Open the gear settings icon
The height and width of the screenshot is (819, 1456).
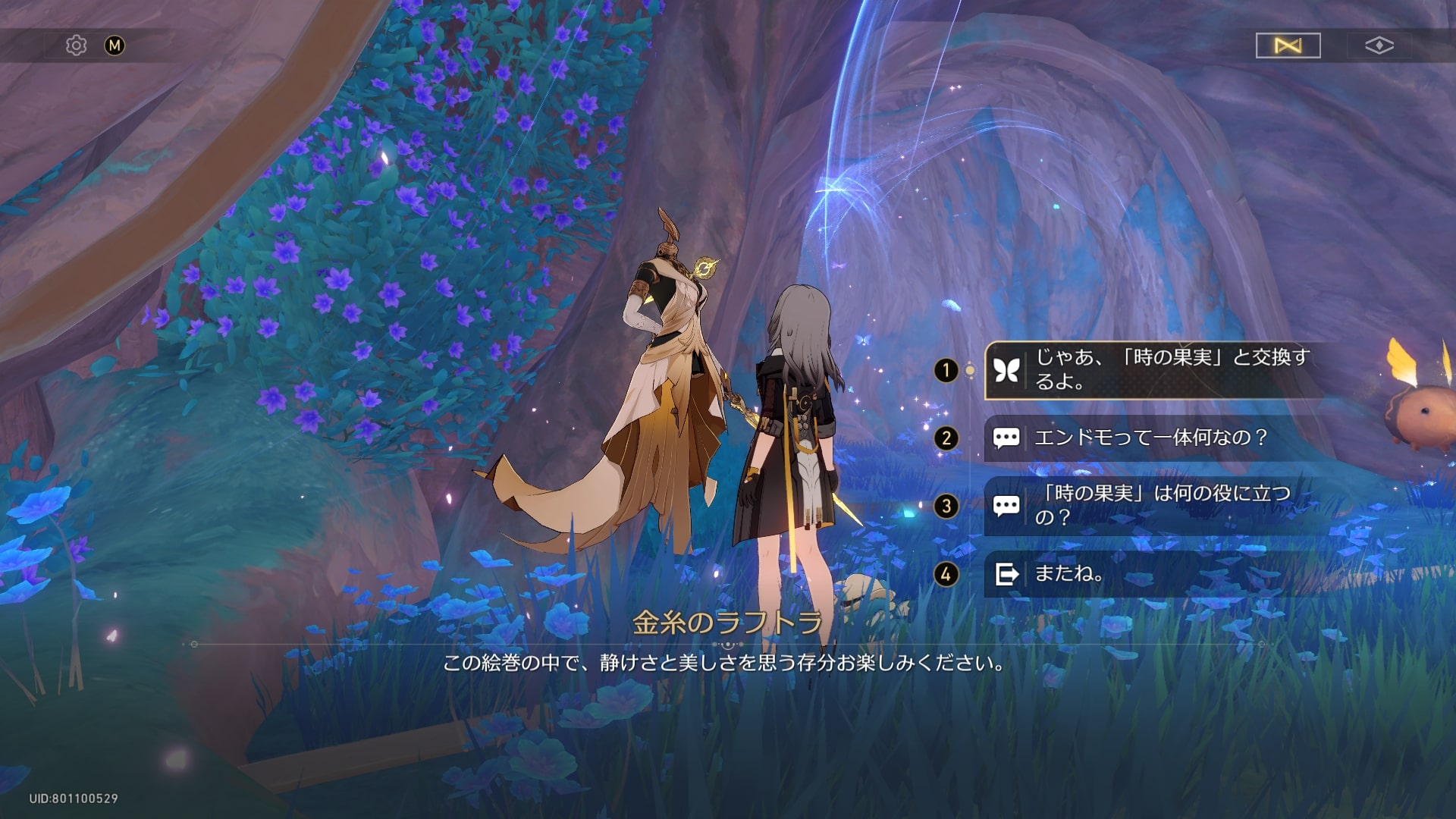click(x=76, y=45)
